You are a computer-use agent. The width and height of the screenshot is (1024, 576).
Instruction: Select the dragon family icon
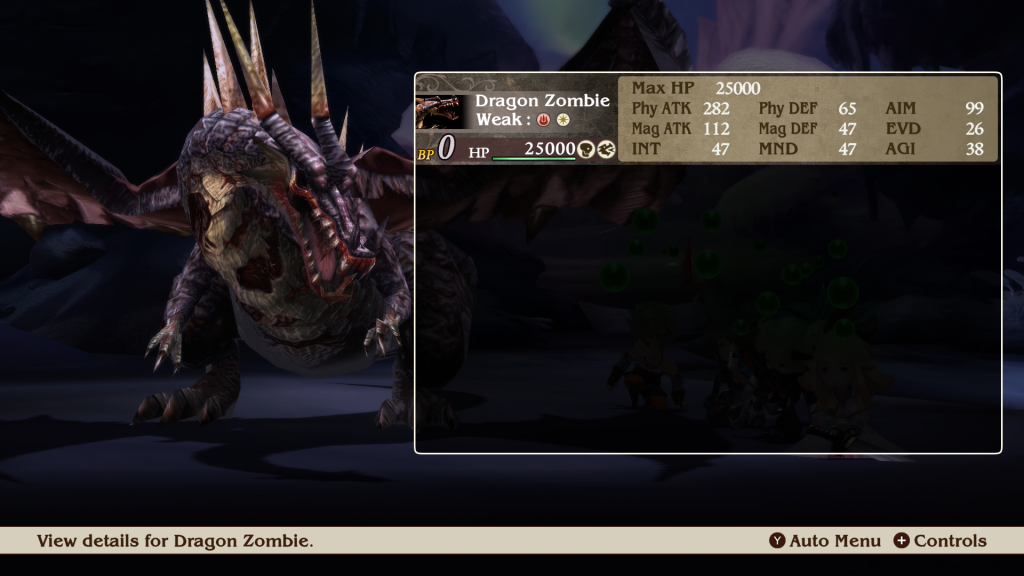(x=606, y=149)
